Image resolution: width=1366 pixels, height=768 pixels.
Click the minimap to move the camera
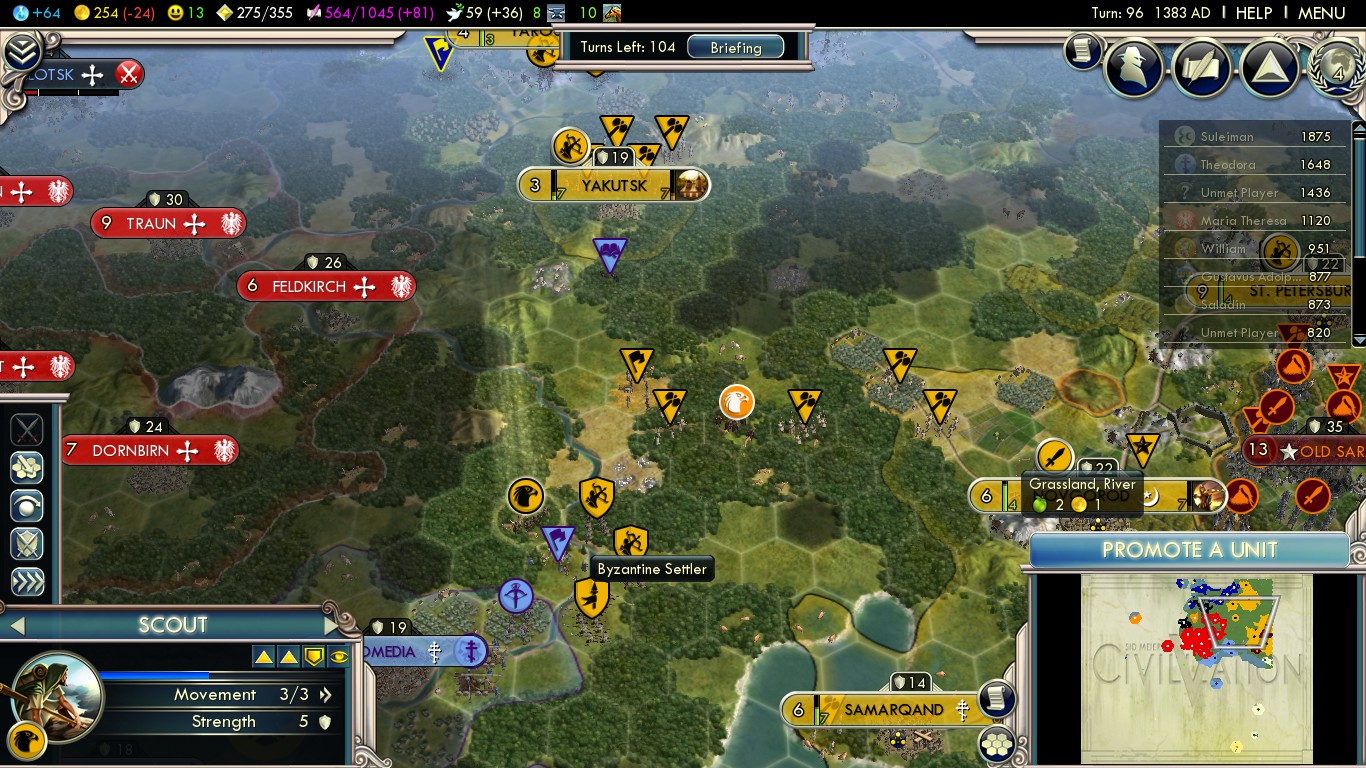[x=1196, y=667]
